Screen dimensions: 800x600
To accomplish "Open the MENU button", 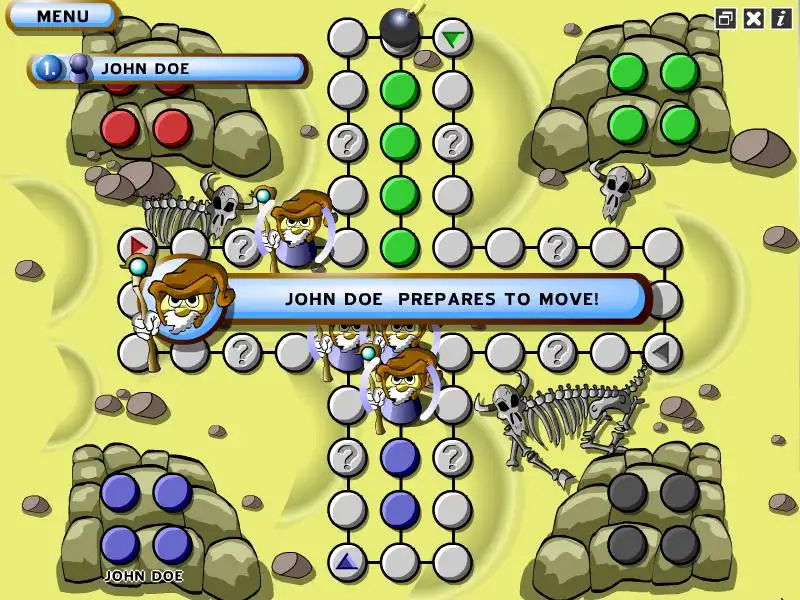I will pyautogui.click(x=62, y=16).
